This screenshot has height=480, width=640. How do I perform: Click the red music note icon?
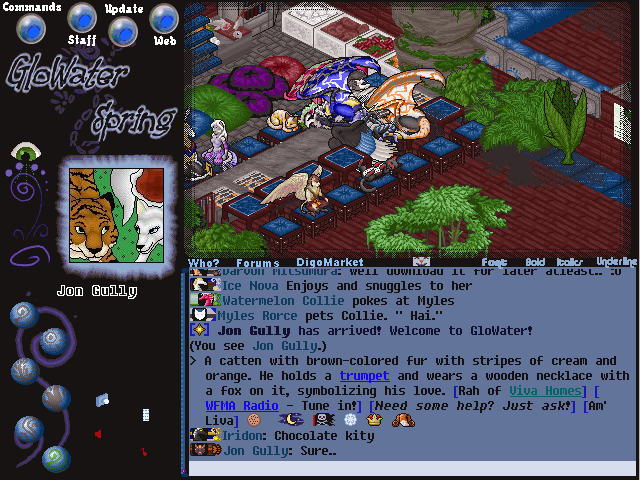143,452
